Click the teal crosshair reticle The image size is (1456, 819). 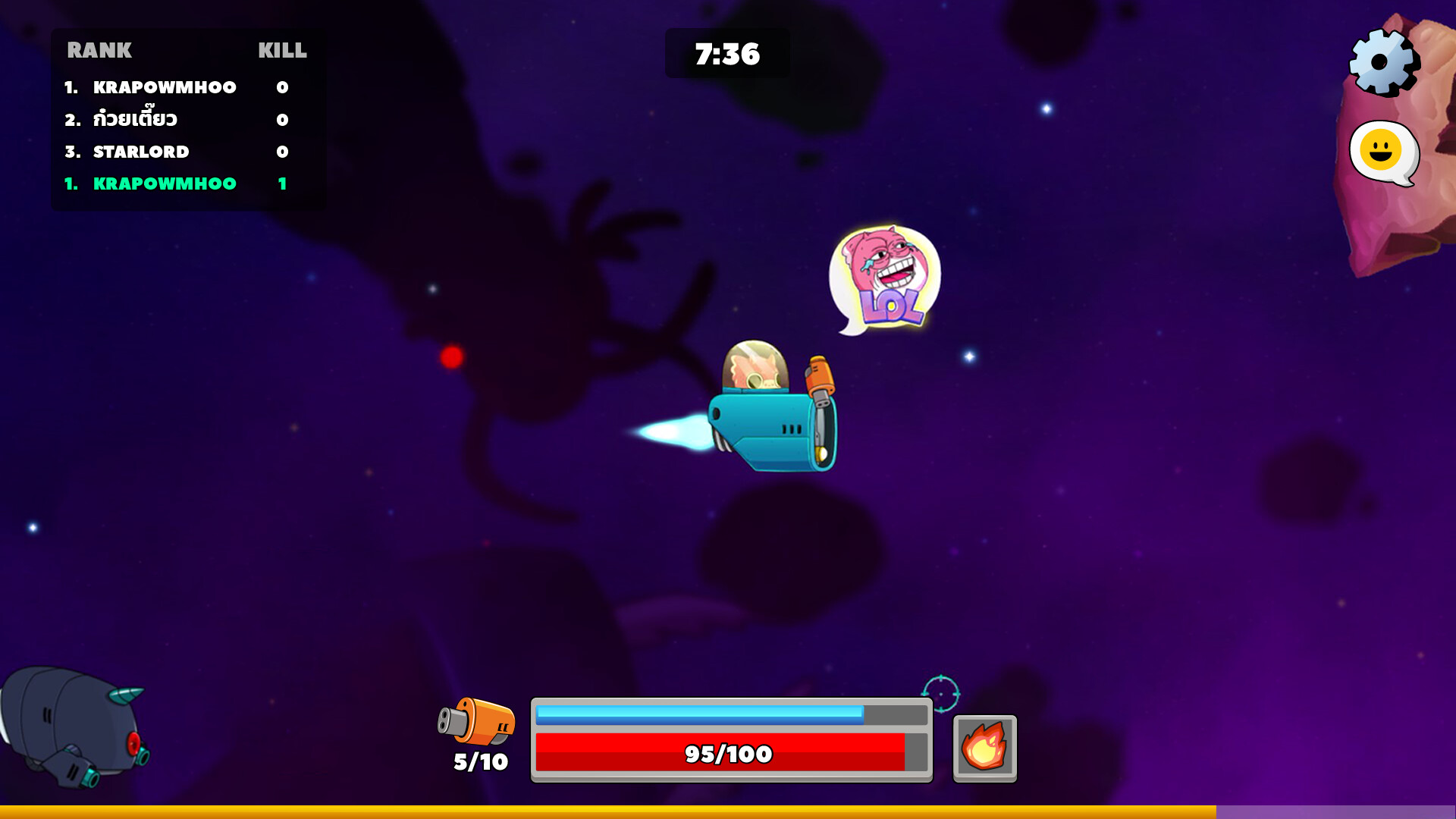pyautogui.click(x=940, y=692)
